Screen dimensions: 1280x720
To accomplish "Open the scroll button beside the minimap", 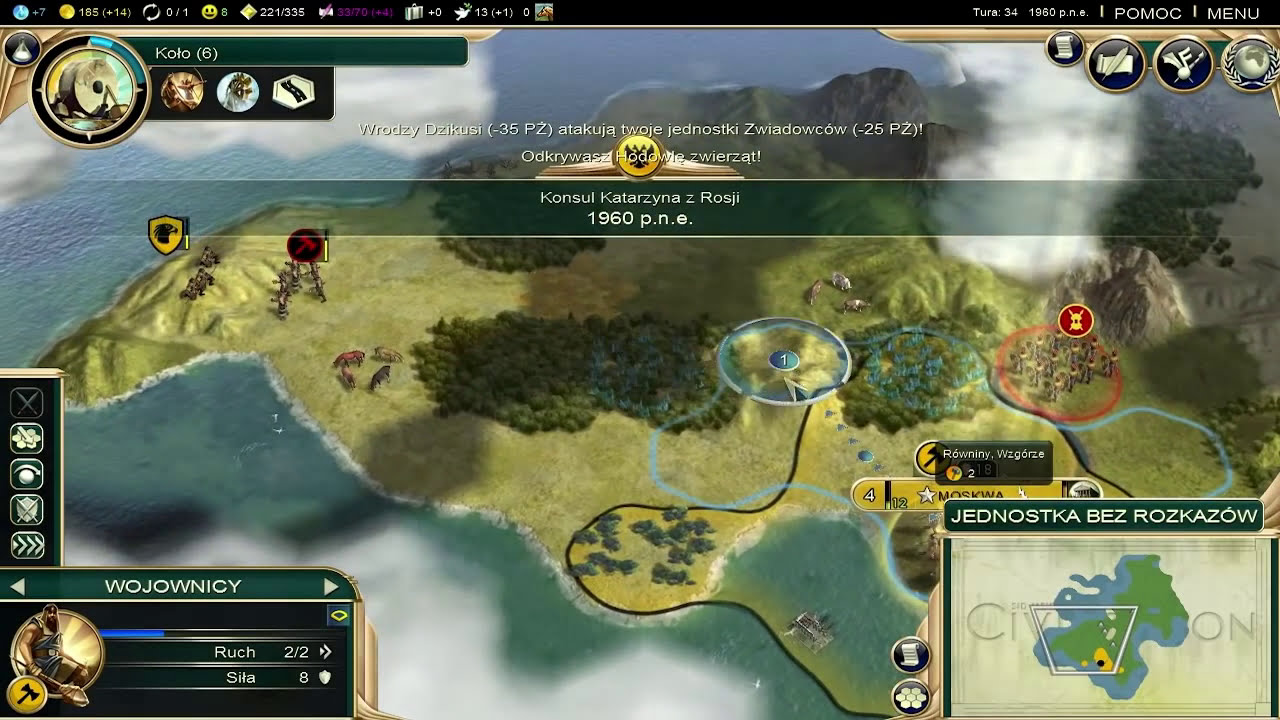I will [911, 654].
